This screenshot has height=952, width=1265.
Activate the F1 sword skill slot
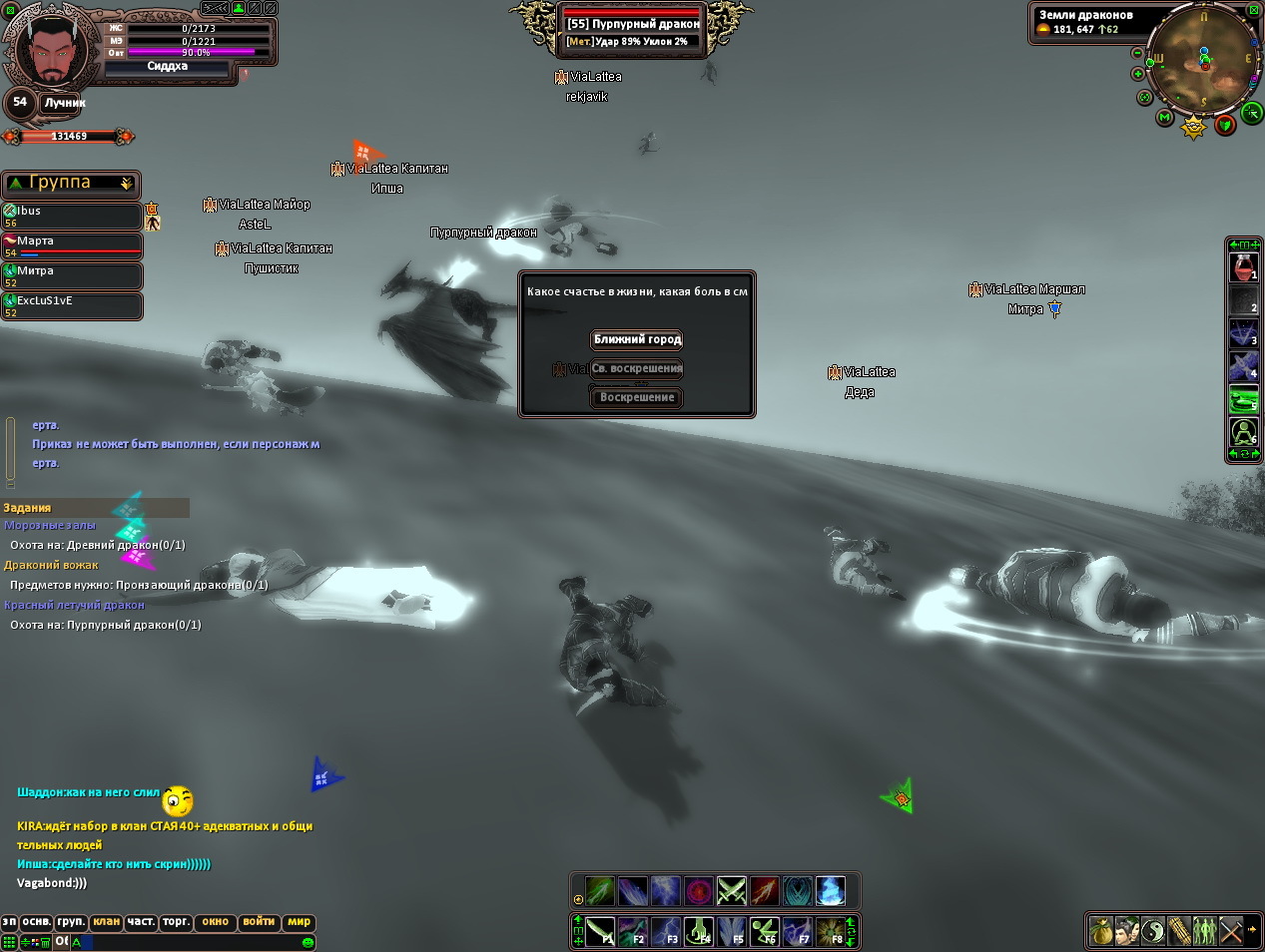tap(600, 932)
